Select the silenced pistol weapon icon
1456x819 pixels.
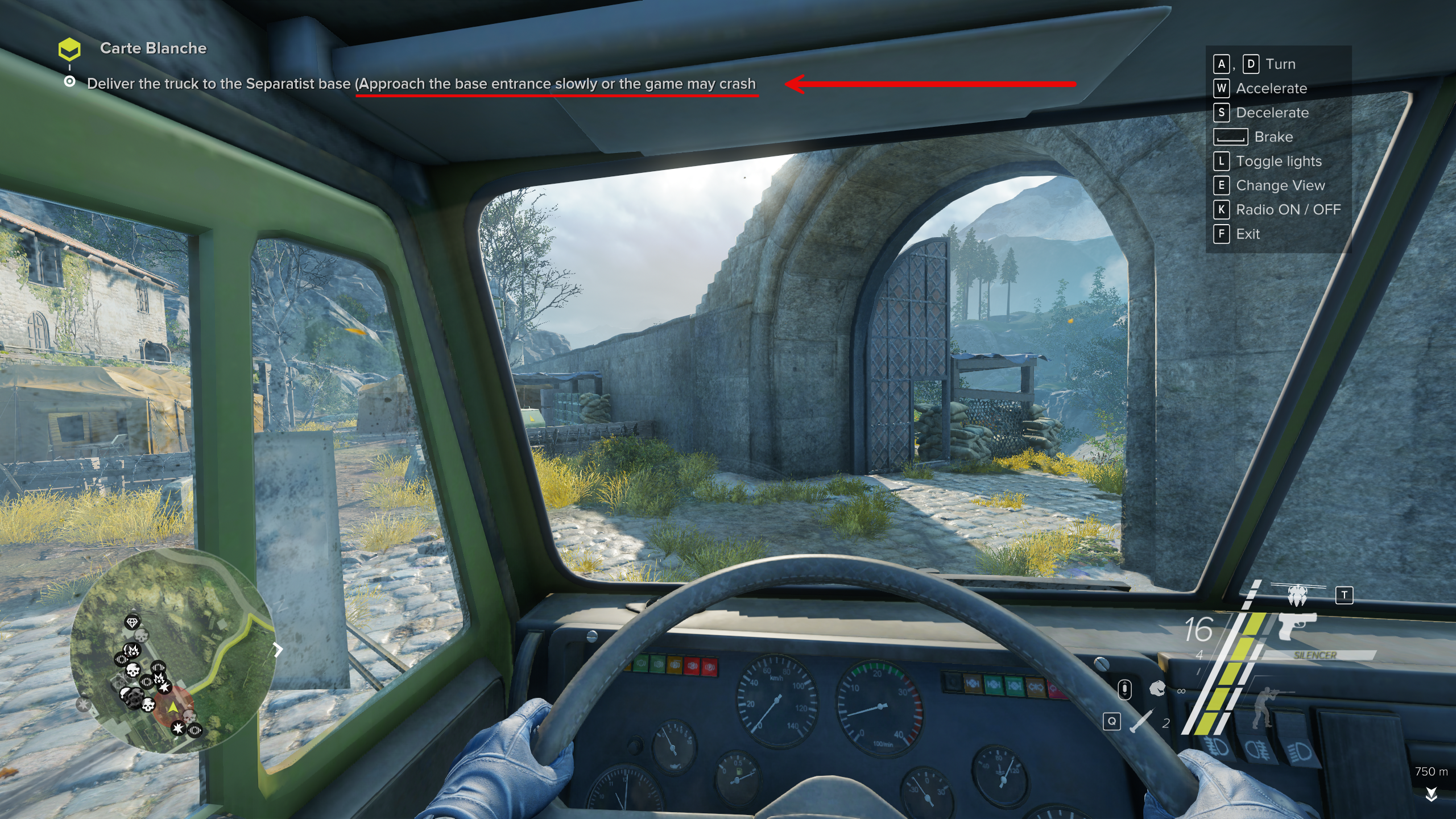pyautogui.click(x=1296, y=626)
